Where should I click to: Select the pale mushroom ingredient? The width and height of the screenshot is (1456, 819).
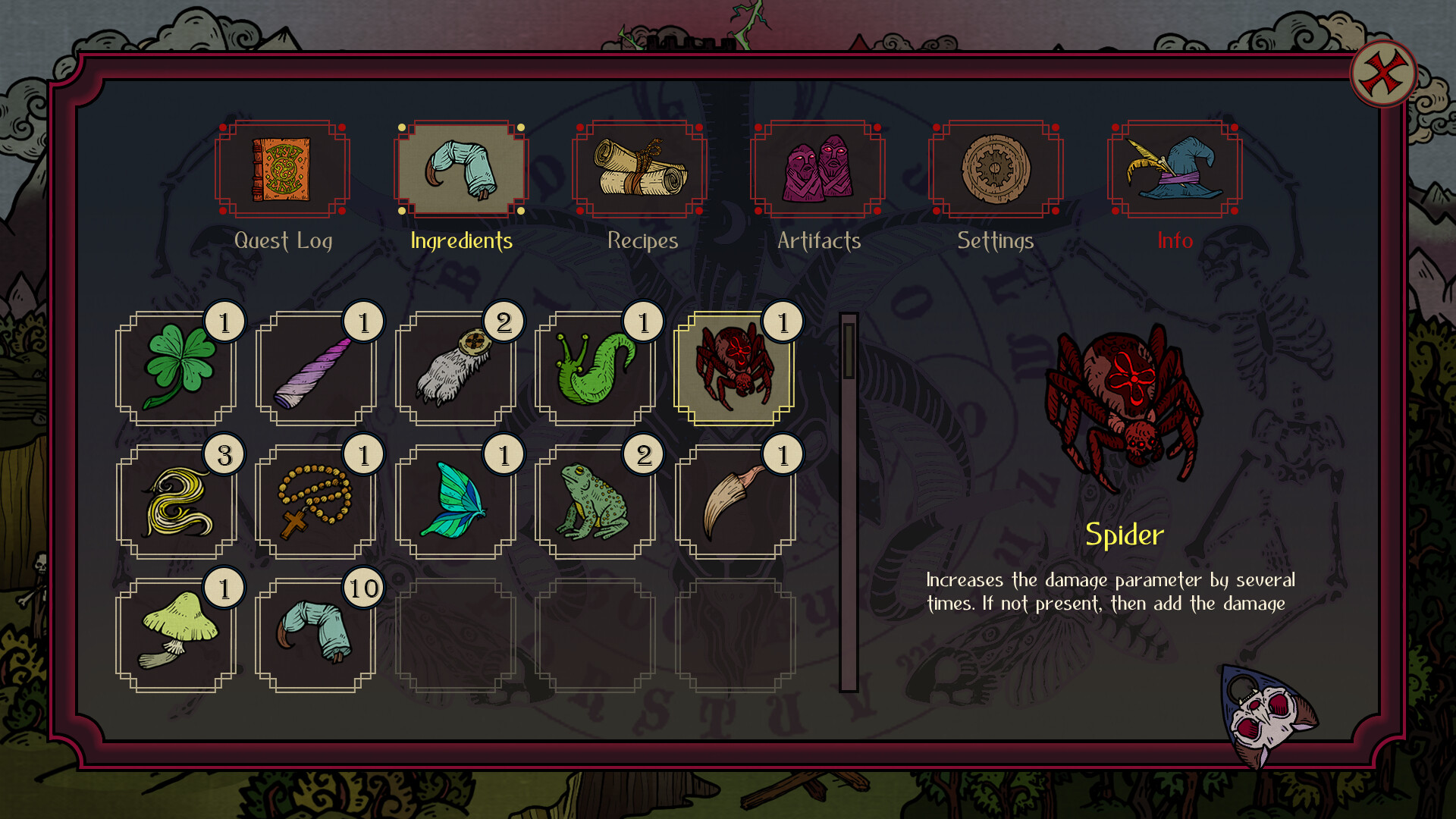coord(176,635)
